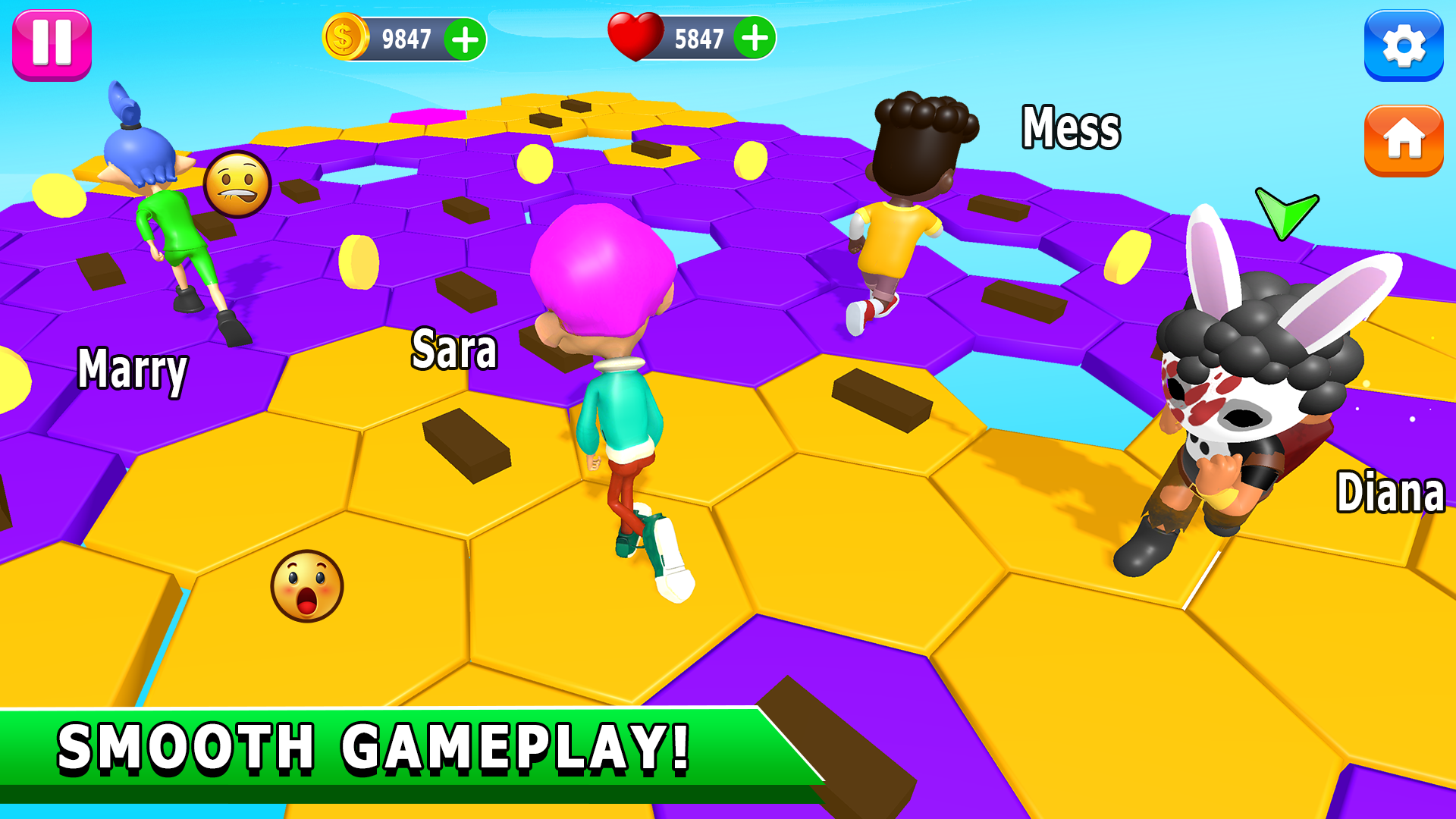Click the woozy face emoji near Marry

pos(239,184)
